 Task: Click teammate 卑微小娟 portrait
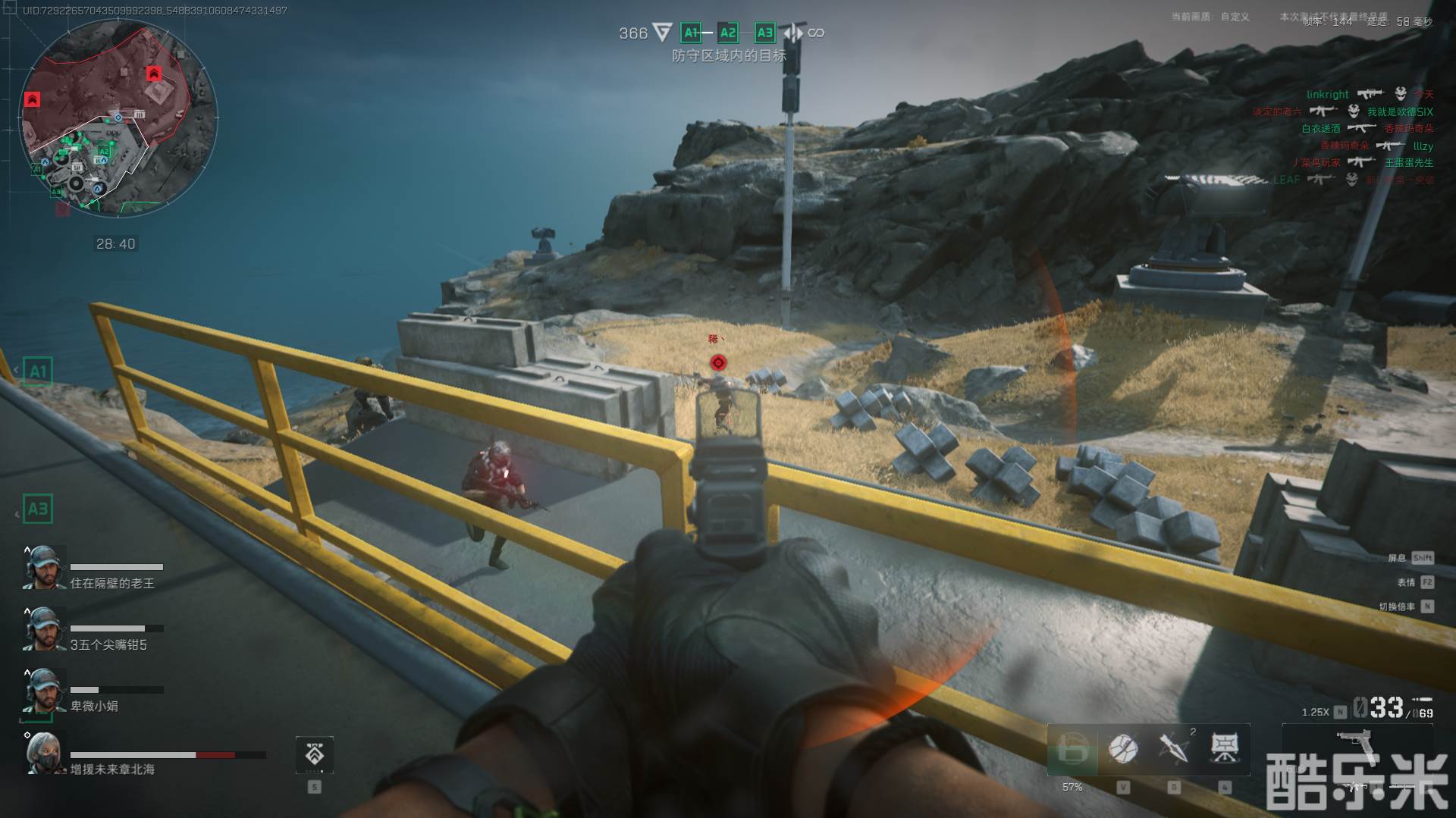(x=43, y=691)
